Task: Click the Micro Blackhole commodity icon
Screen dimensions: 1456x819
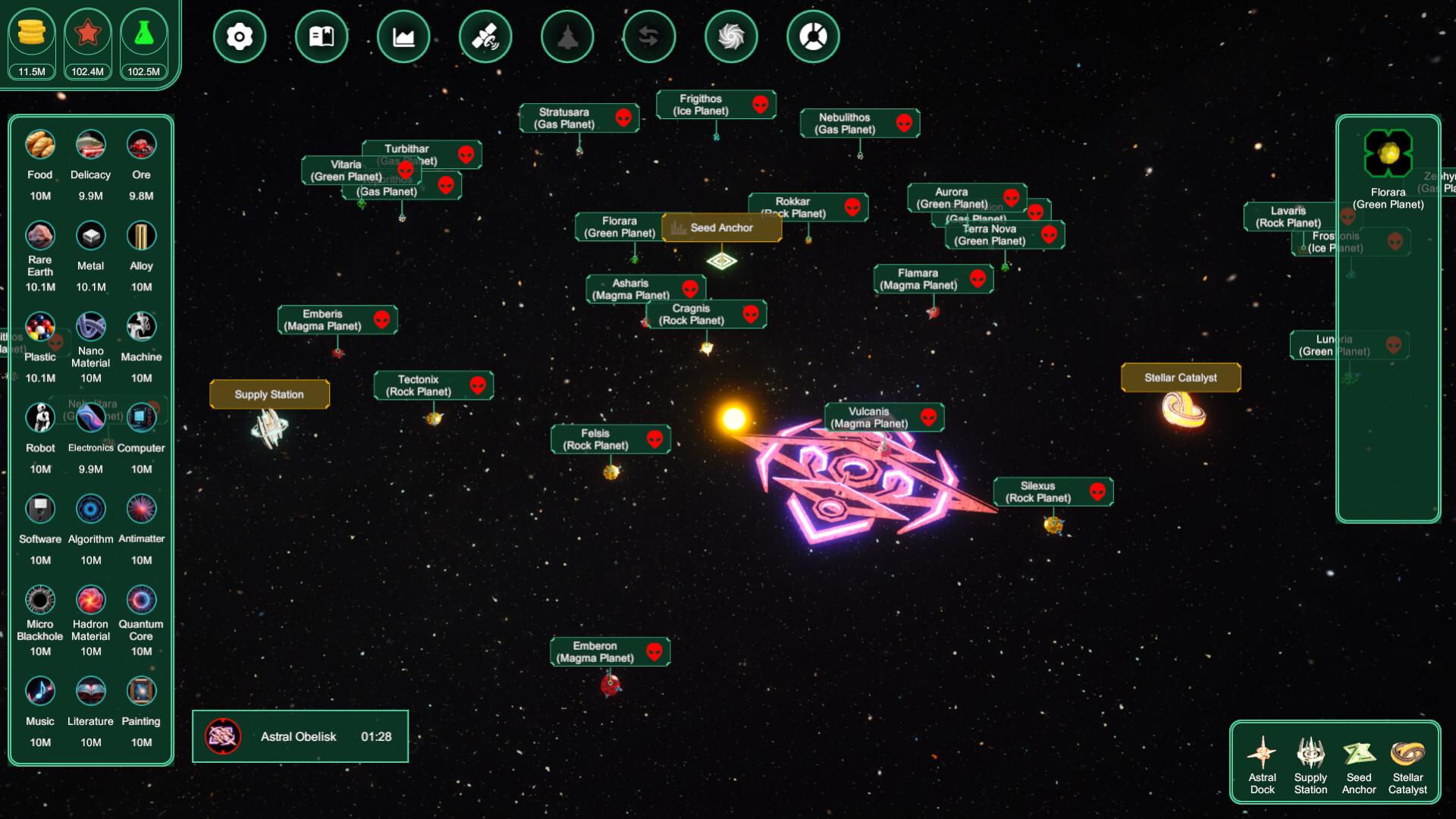Action: [39, 600]
